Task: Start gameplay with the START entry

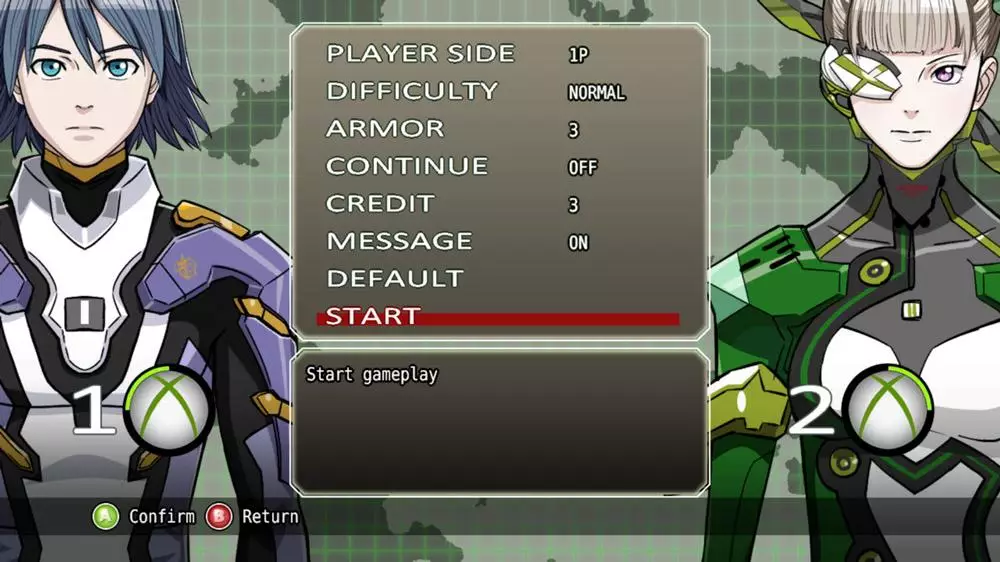Action: coord(373,316)
